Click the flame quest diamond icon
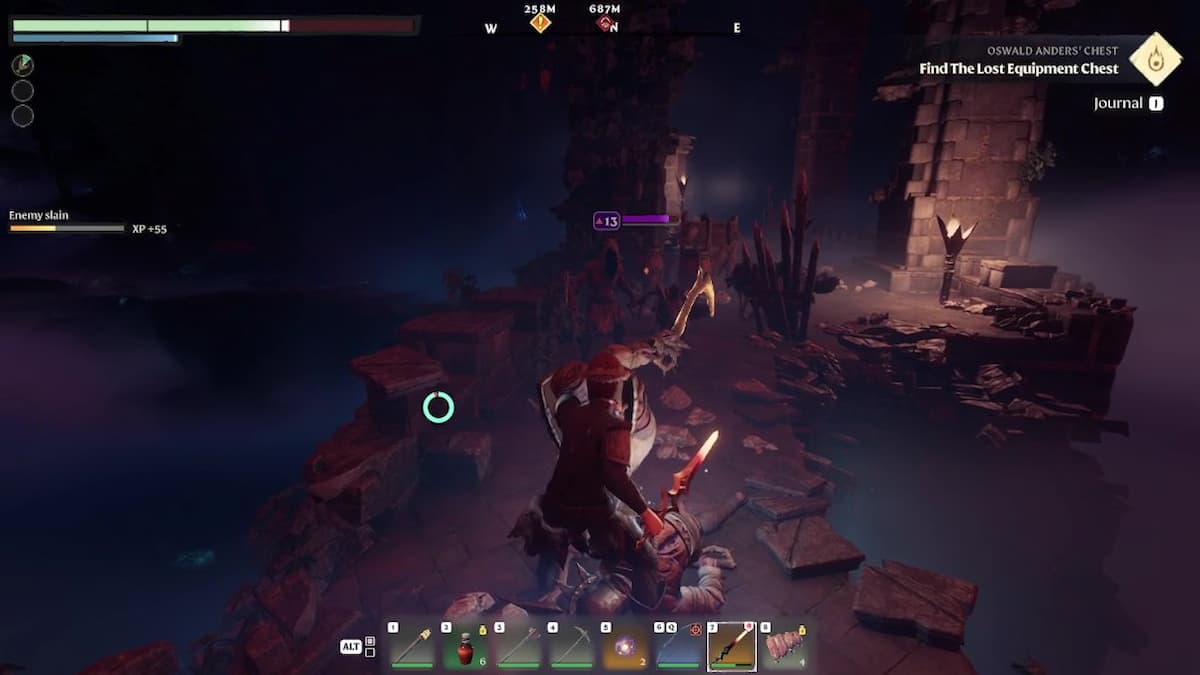Image resolution: width=1200 pixels, height=675 pixels. tap(1155, 58)
